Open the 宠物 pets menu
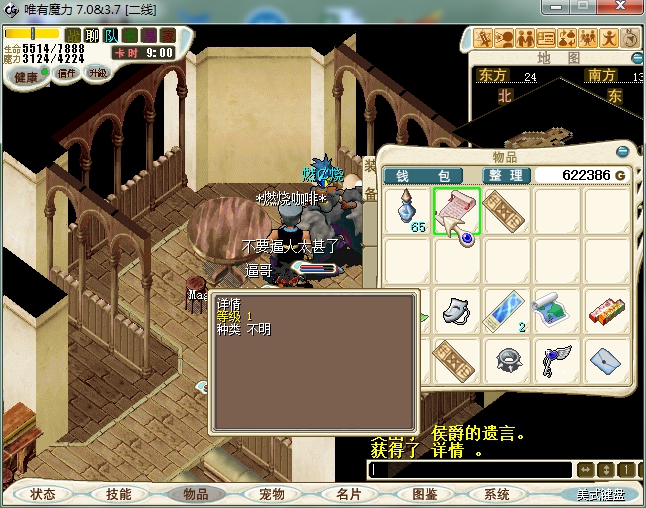 click(x=271, y=494)
